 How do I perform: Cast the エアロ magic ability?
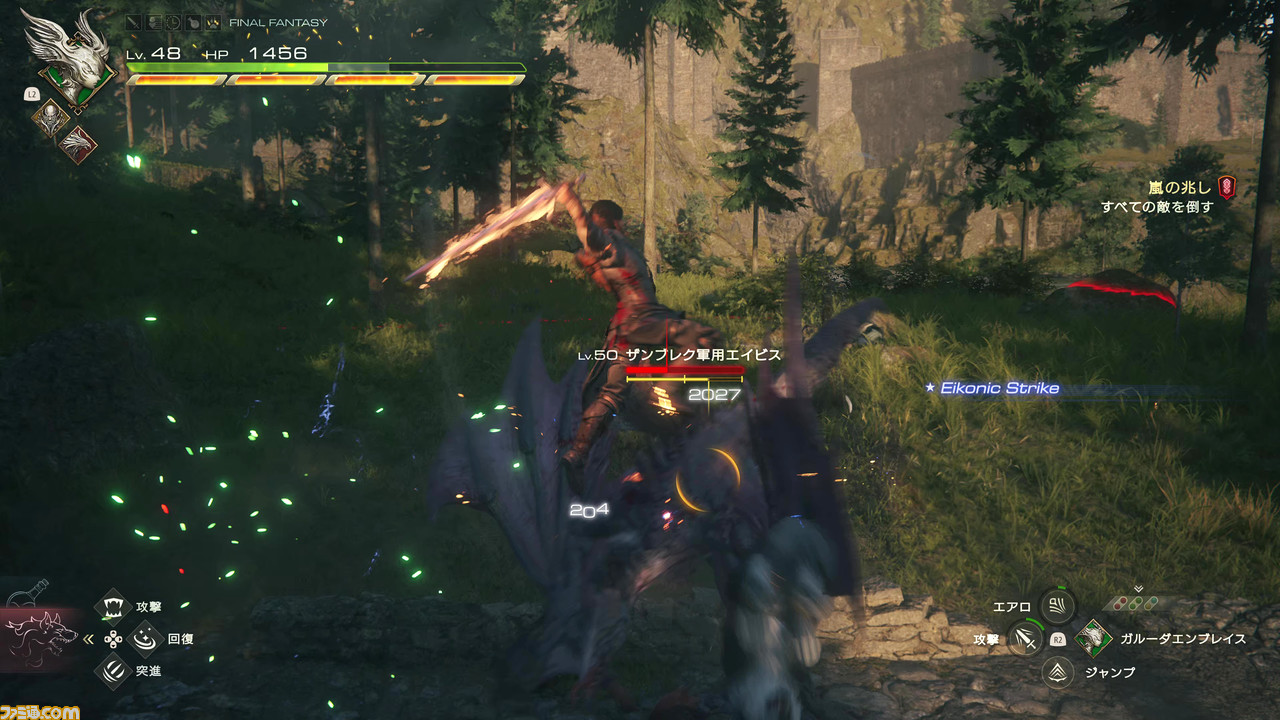[x=1057, y=605]
